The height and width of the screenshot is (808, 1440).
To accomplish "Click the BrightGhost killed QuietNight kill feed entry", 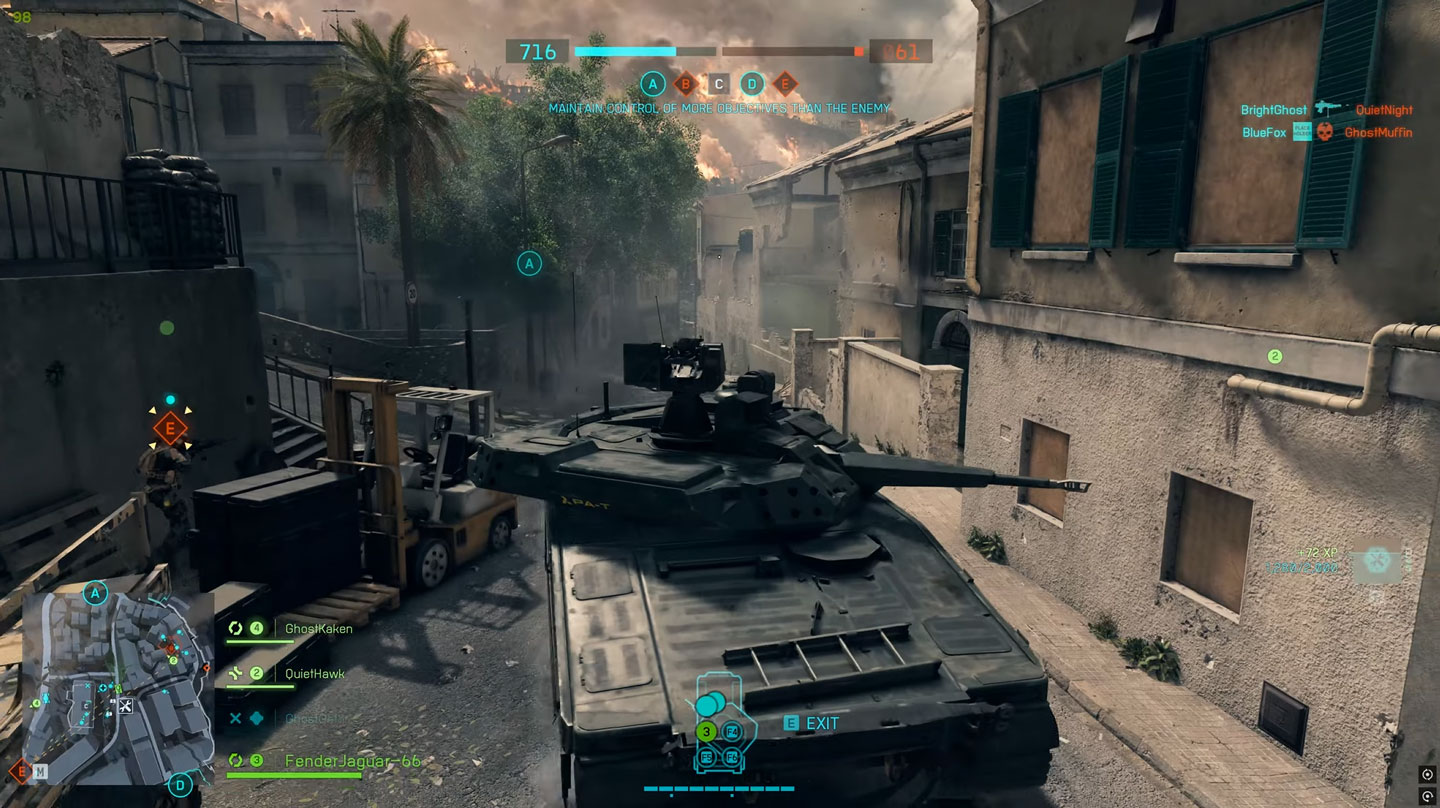I will (1326, 110).
